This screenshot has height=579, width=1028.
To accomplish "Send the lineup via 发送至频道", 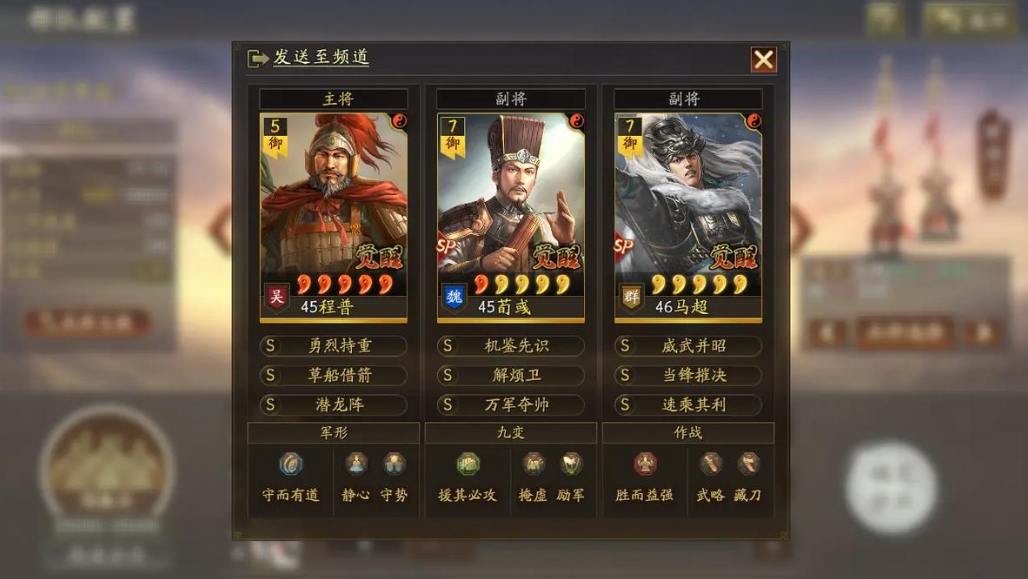I will point(309,58).
